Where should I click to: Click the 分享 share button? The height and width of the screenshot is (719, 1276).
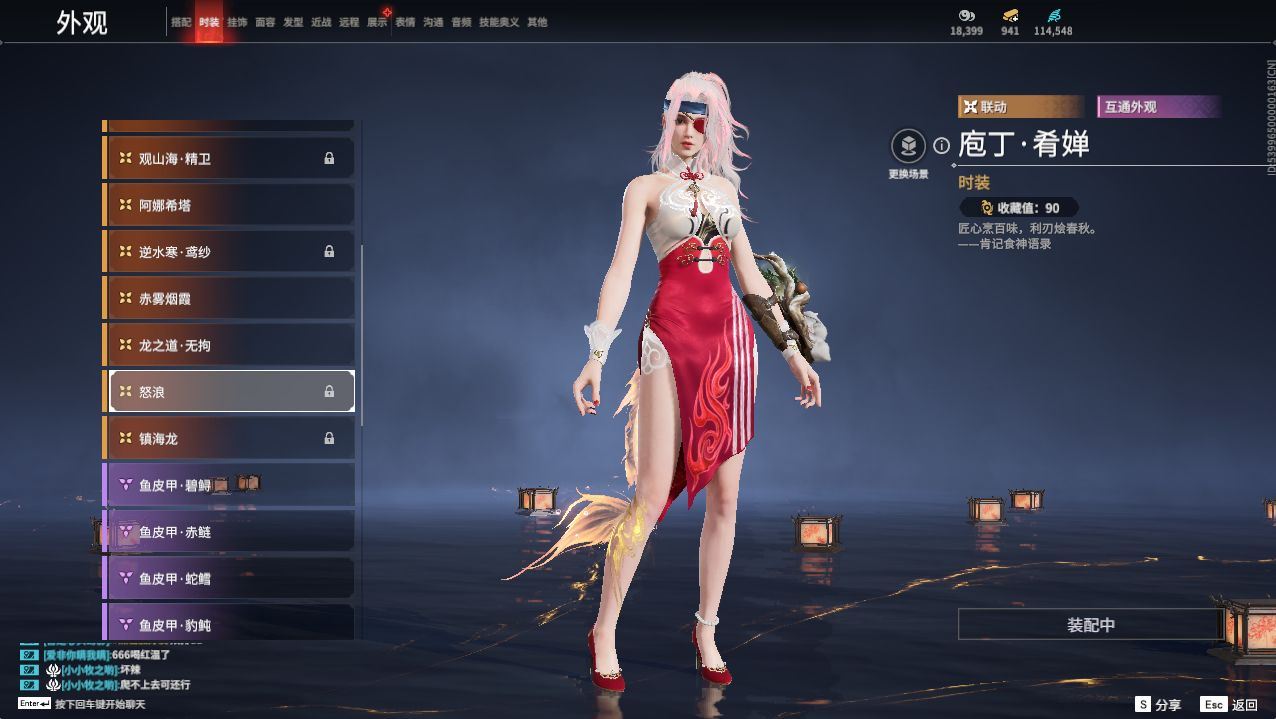(1158, 705)
